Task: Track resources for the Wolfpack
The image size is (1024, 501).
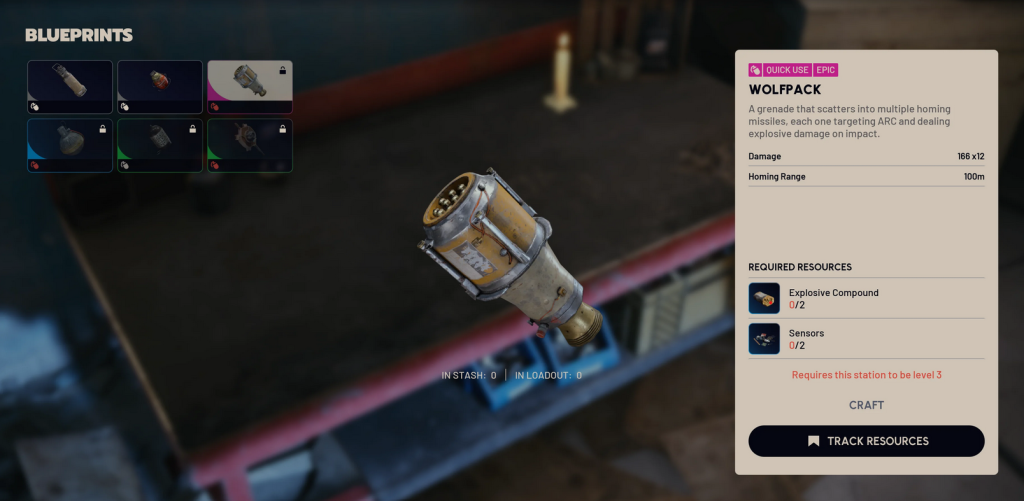Action: point(866,441)
